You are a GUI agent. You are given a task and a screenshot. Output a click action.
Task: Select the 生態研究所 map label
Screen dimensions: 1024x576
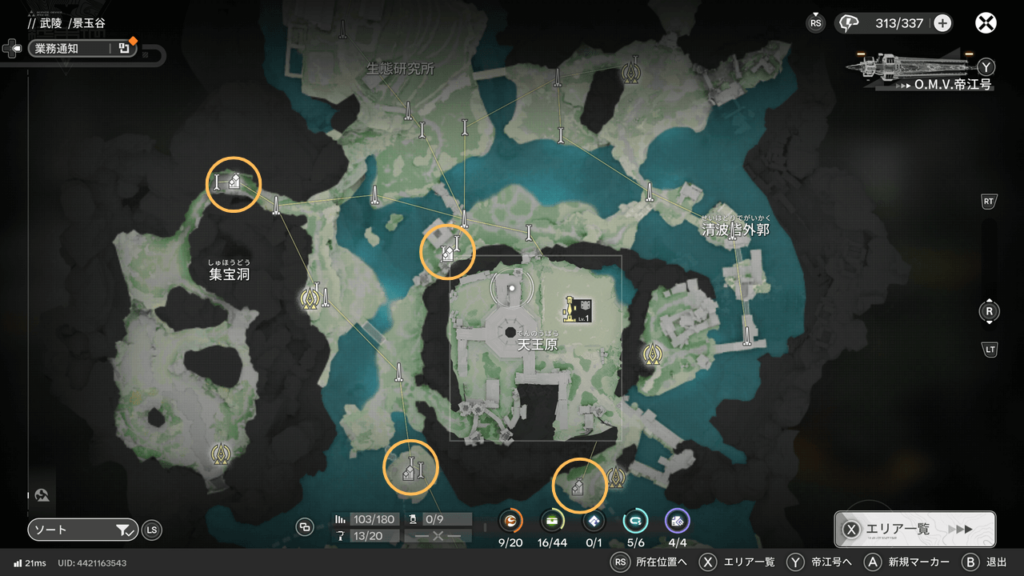400,69
